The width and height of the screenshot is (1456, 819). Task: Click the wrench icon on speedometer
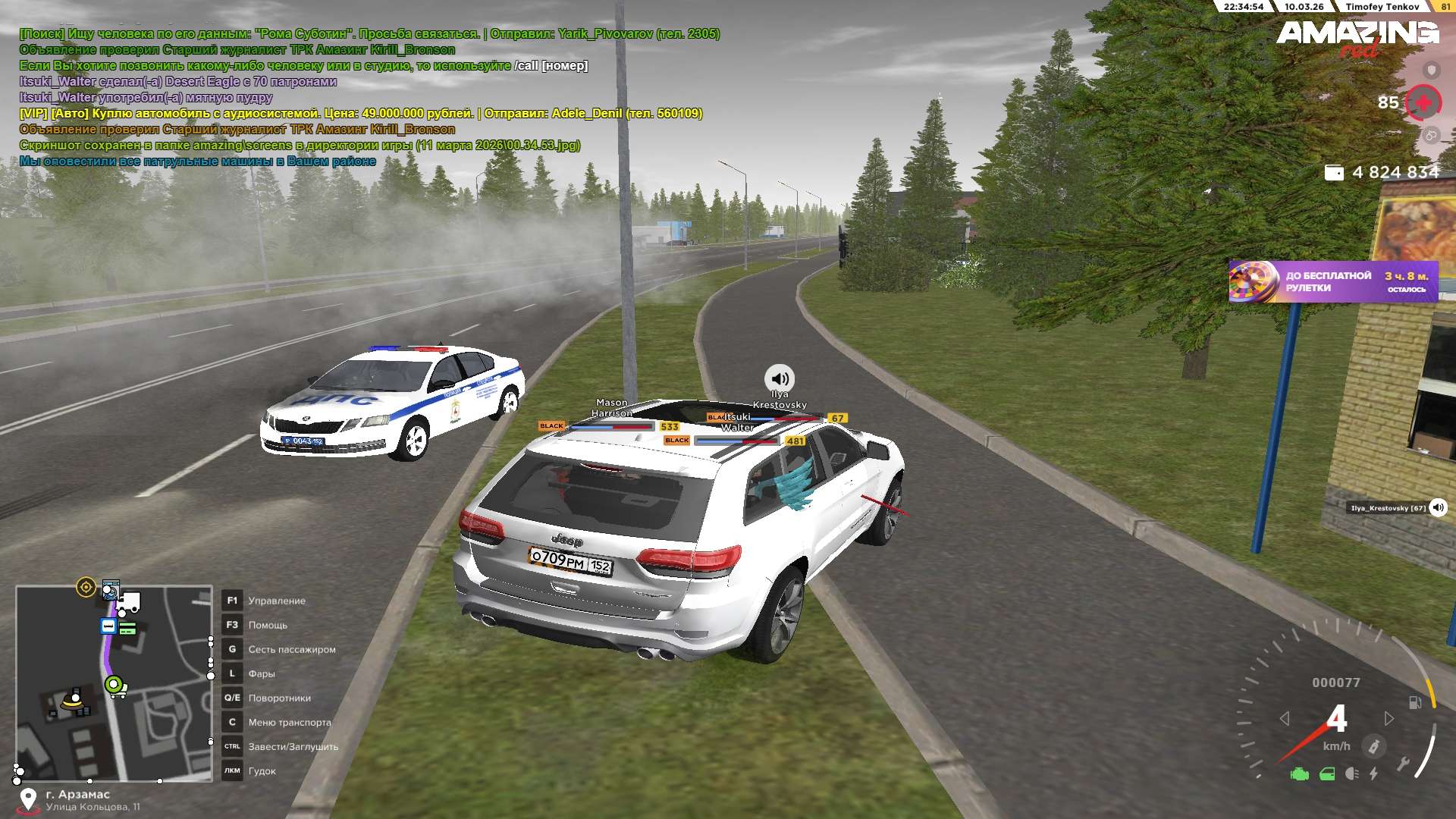pyautogui.click(x=1403, y=764)
